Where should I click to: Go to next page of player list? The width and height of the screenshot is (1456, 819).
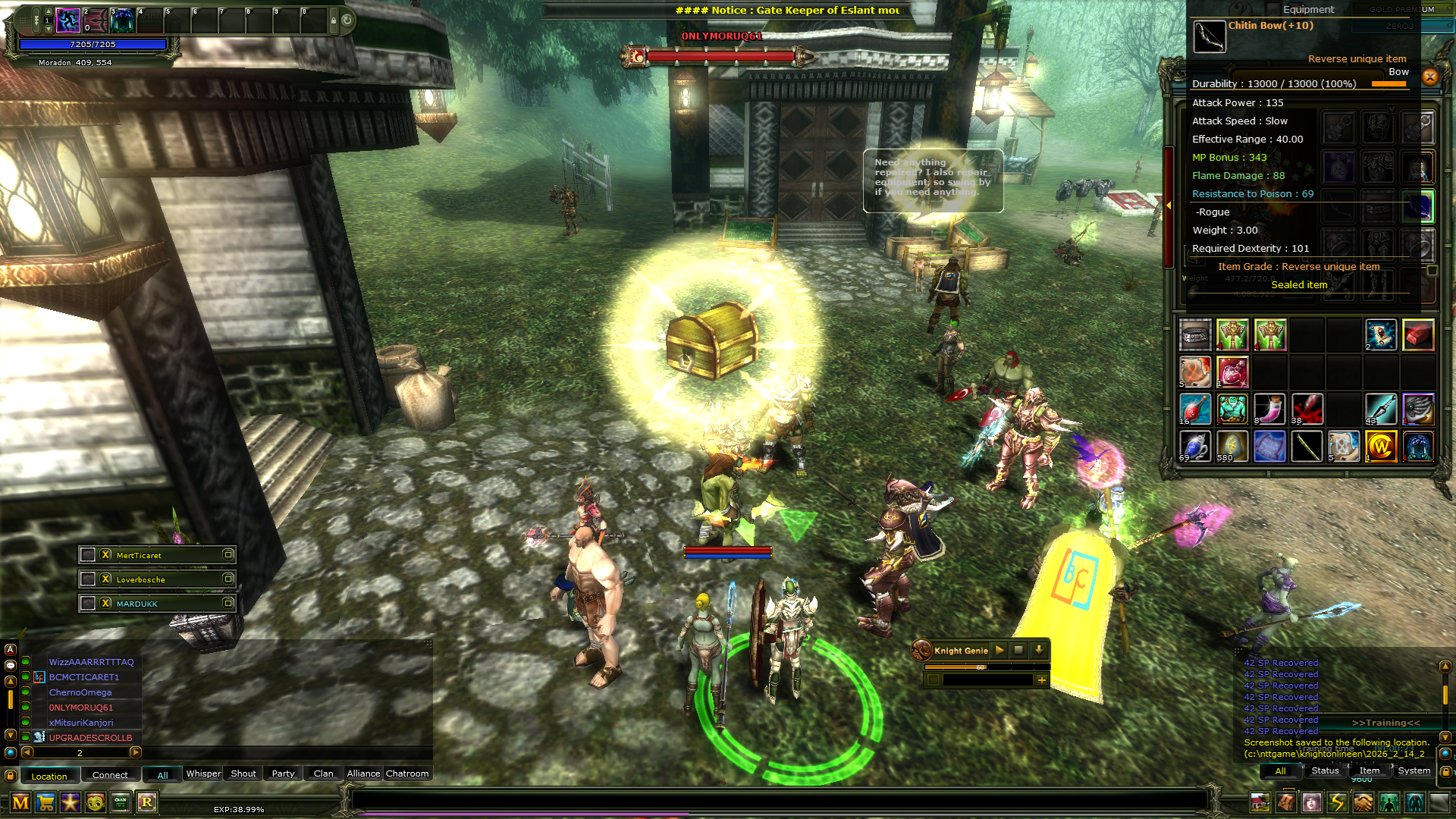136,752
